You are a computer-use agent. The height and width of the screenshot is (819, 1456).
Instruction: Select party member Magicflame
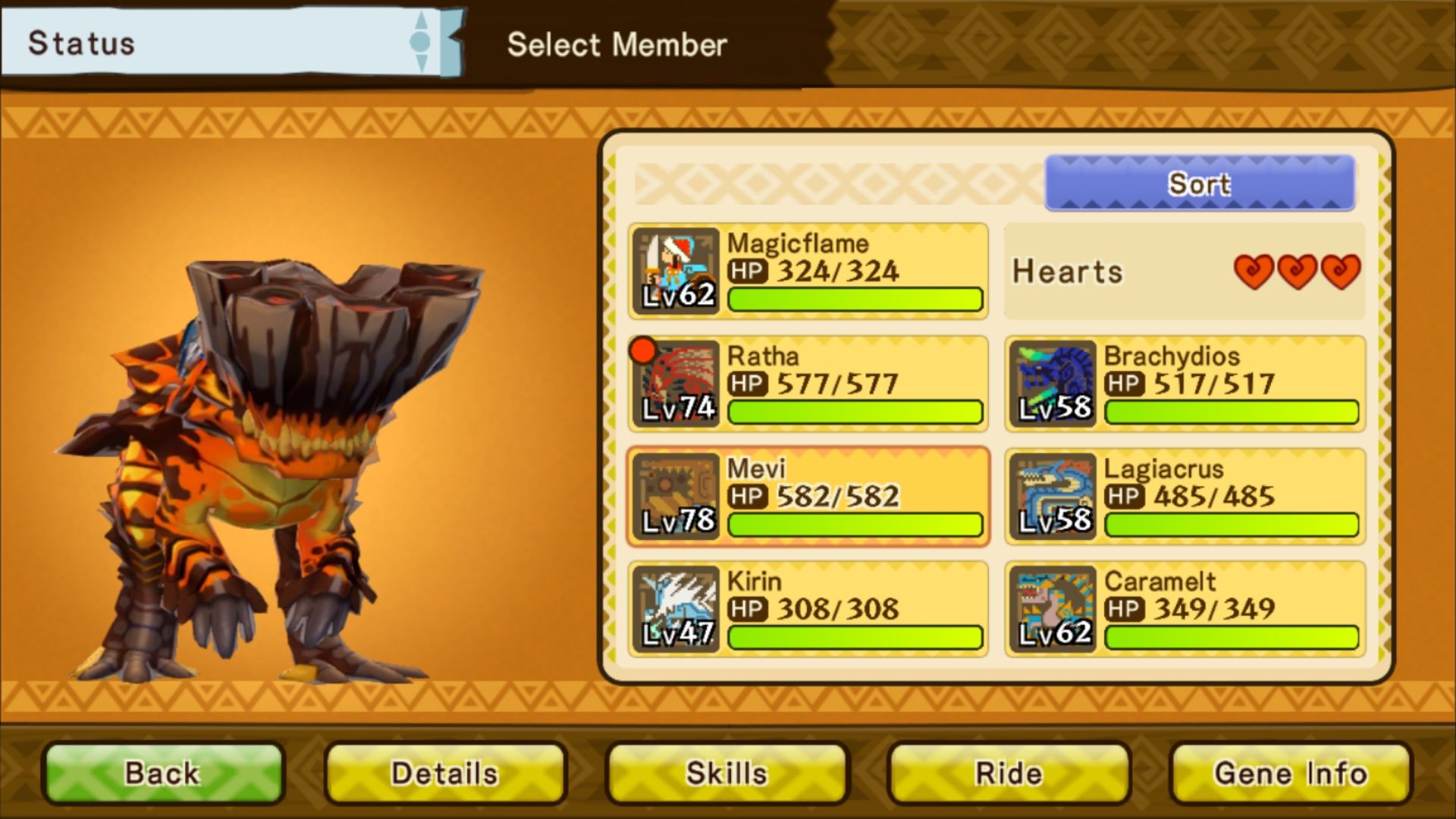pyautogui.click(x=808, y=271)
